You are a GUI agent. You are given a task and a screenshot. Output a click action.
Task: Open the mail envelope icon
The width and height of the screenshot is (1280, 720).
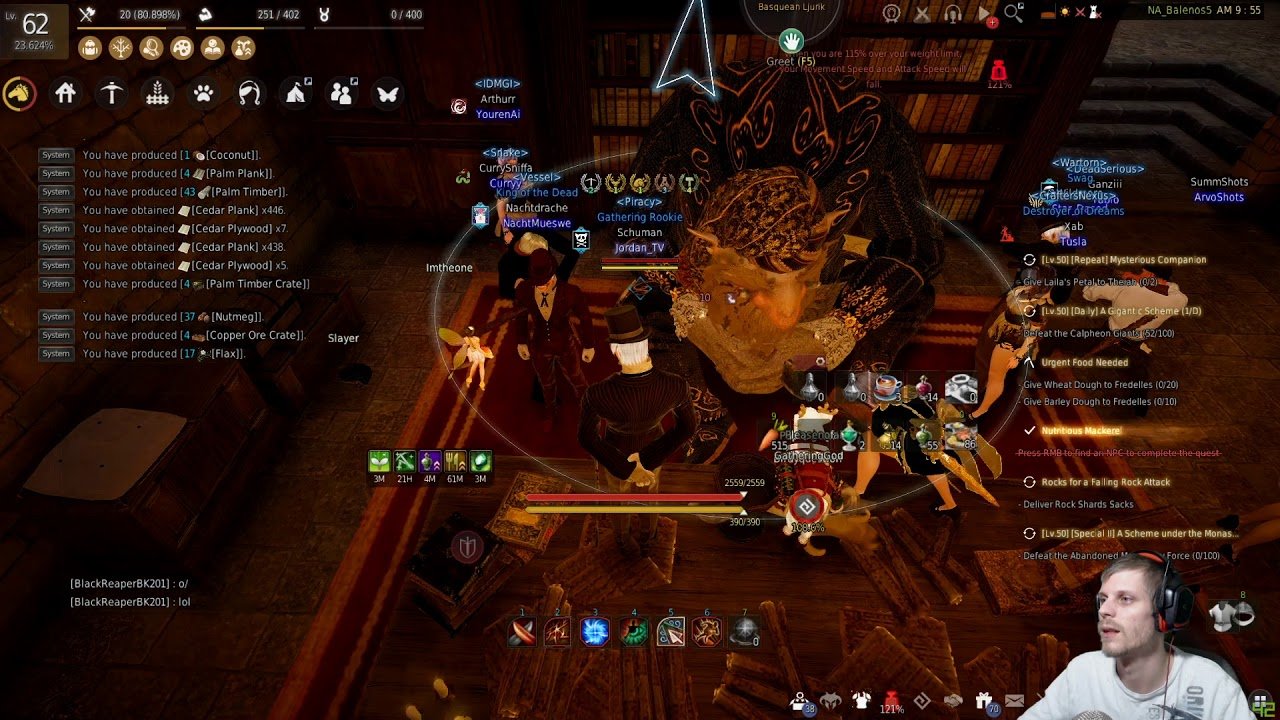[1015, 701]
